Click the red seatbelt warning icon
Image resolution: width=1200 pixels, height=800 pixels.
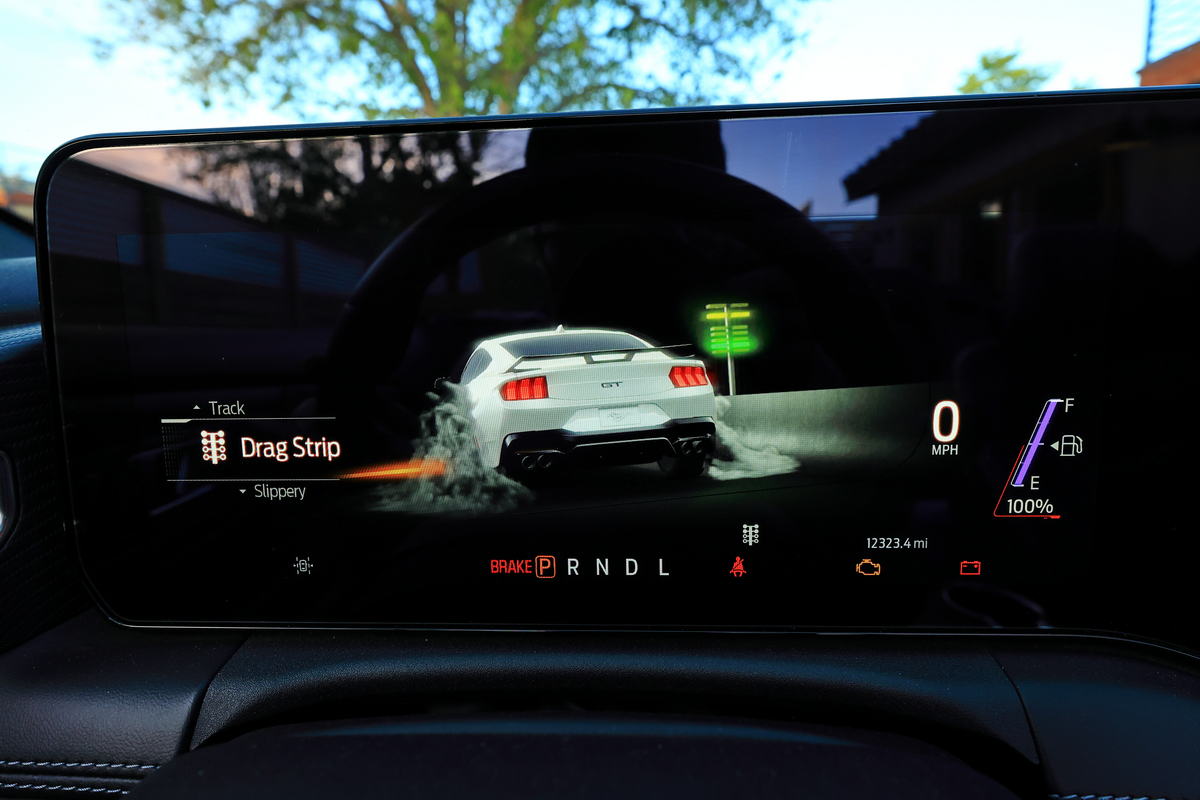738,567
